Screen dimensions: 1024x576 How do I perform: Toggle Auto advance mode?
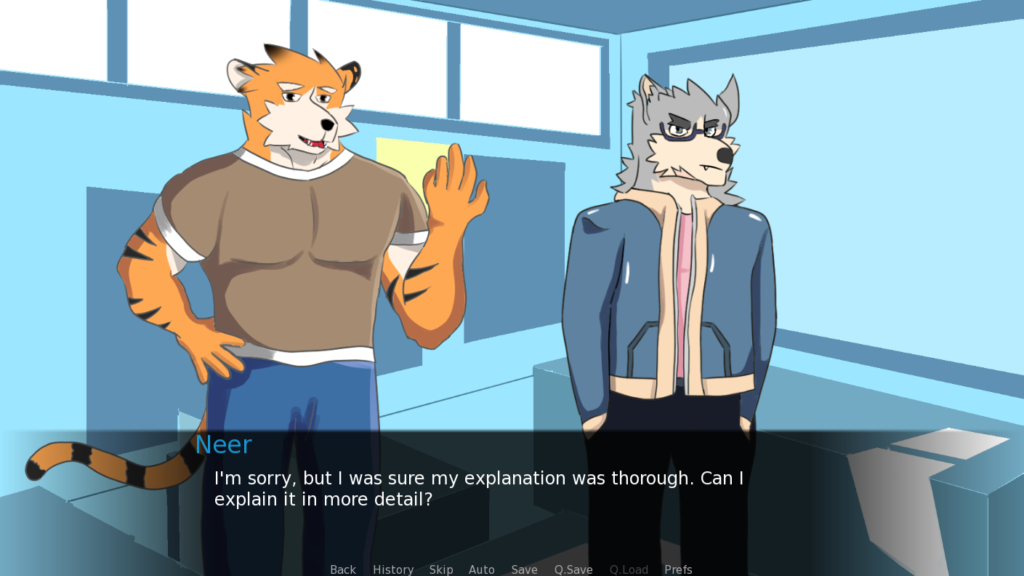[x=482, y=569]
